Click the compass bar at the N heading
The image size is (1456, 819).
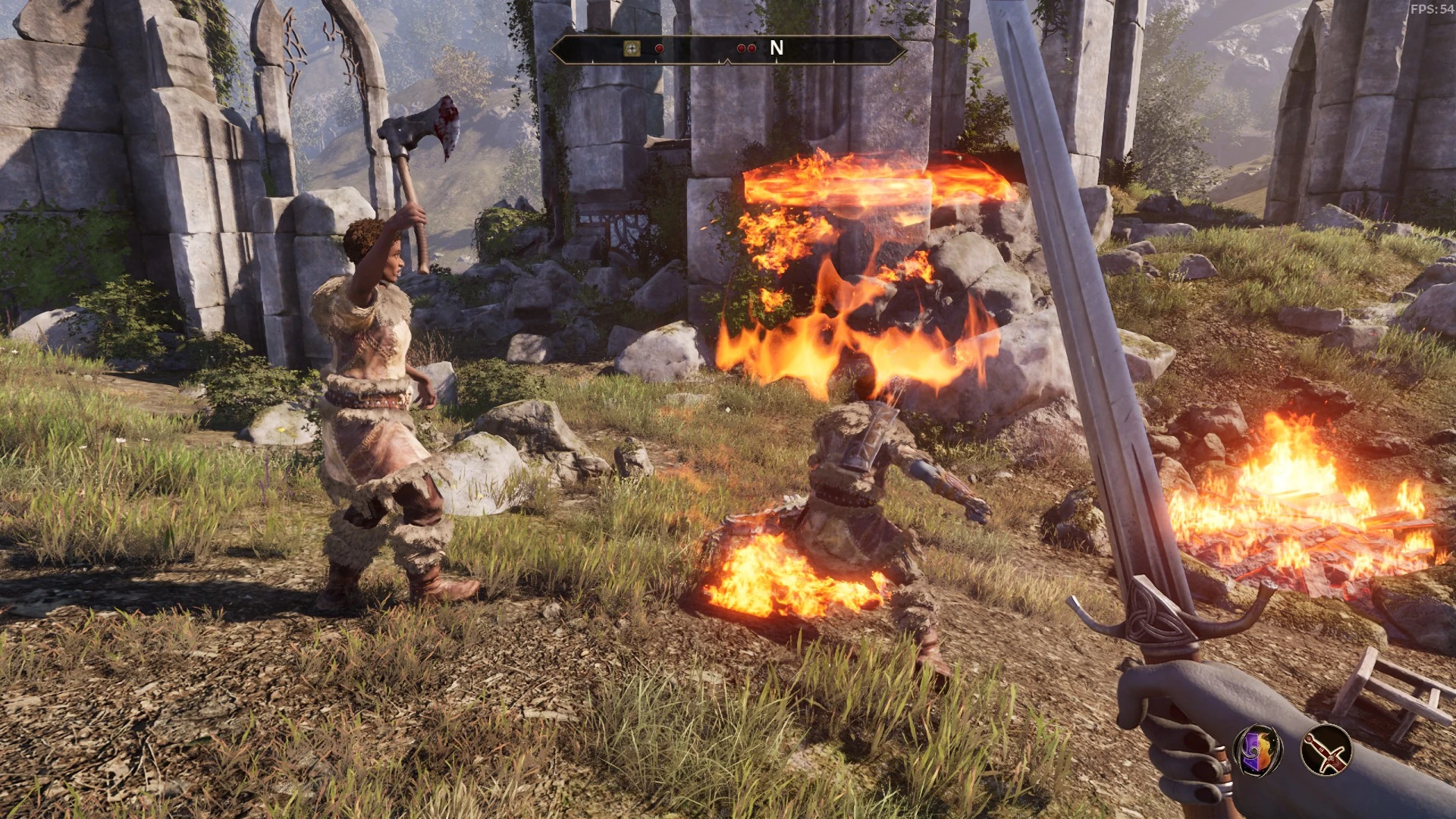[776, 49]
